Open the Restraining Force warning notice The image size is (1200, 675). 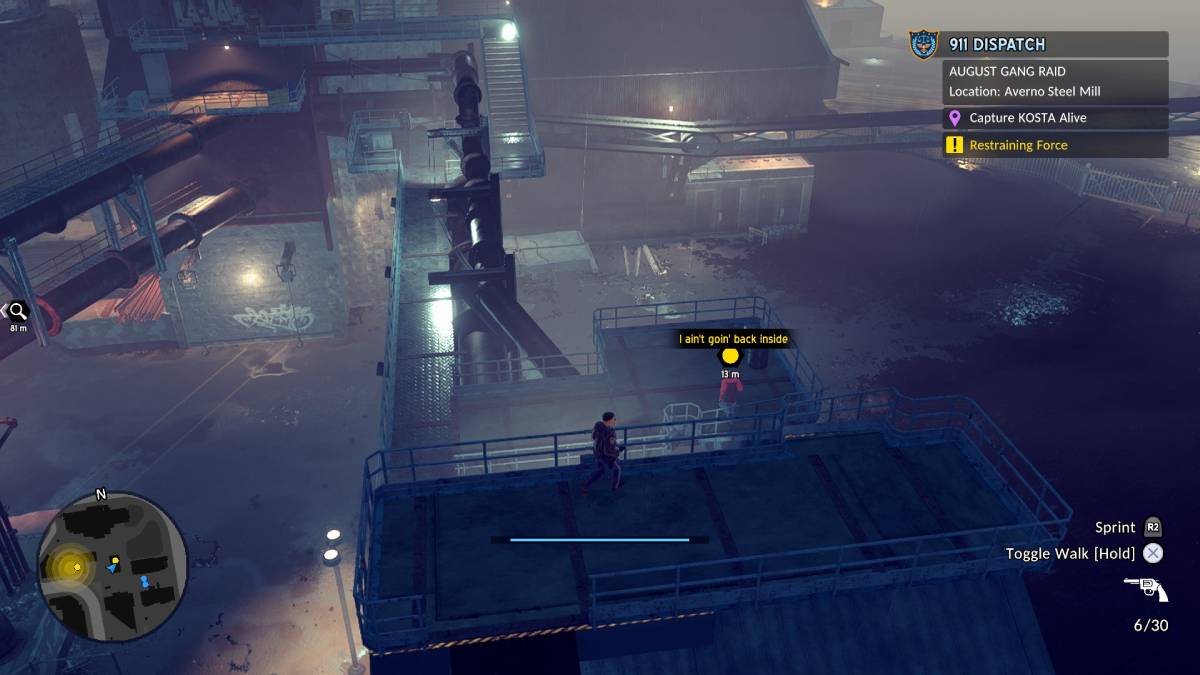coord(1056,145)
